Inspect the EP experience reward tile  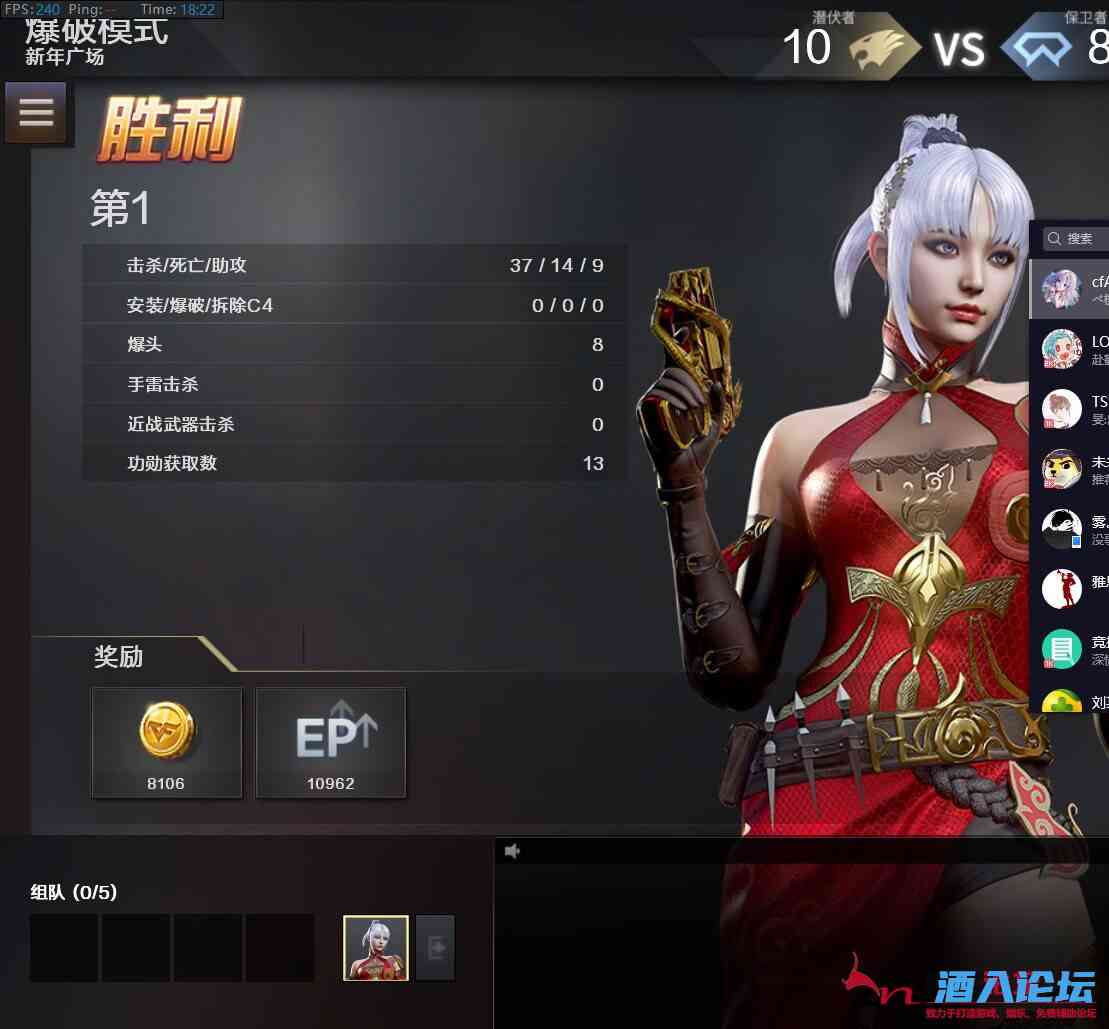(331, 742)
